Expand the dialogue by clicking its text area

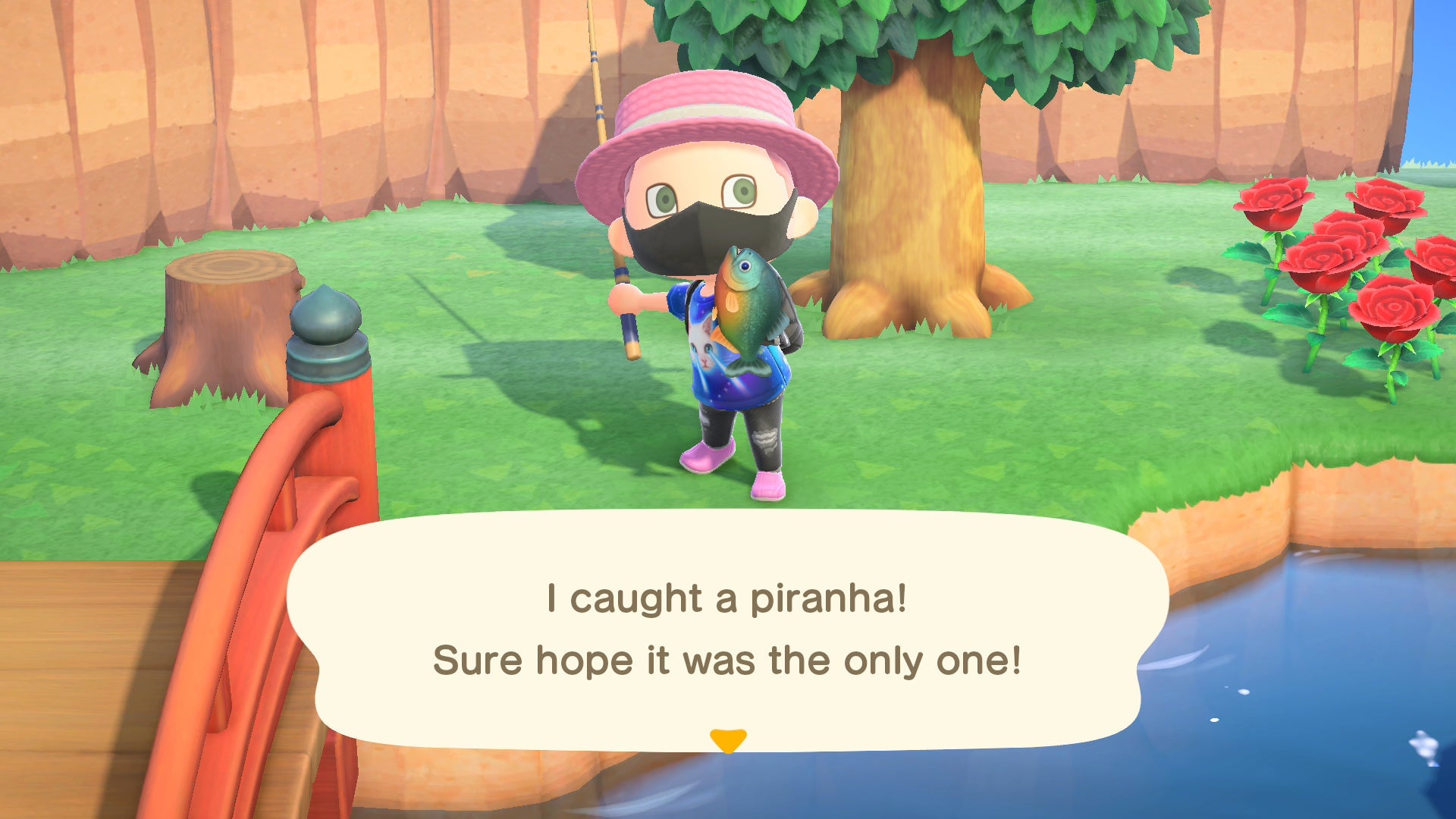coord(728,629)
